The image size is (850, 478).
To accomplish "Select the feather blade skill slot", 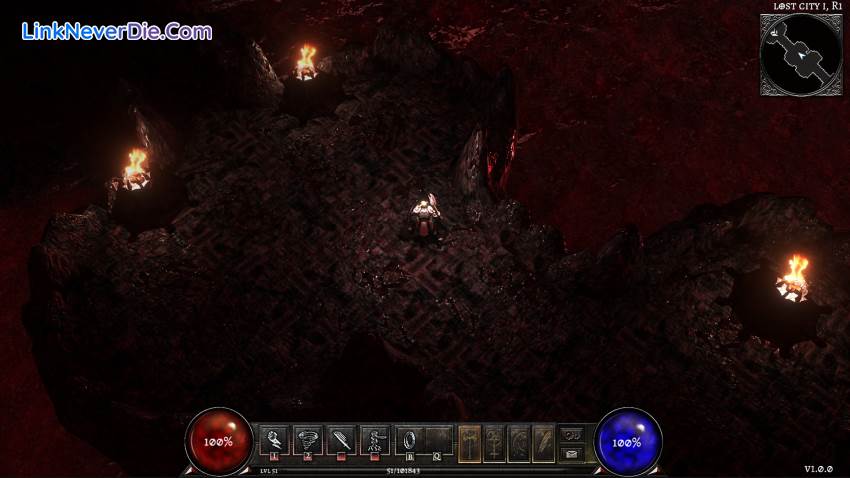I will tap(341, 440).
